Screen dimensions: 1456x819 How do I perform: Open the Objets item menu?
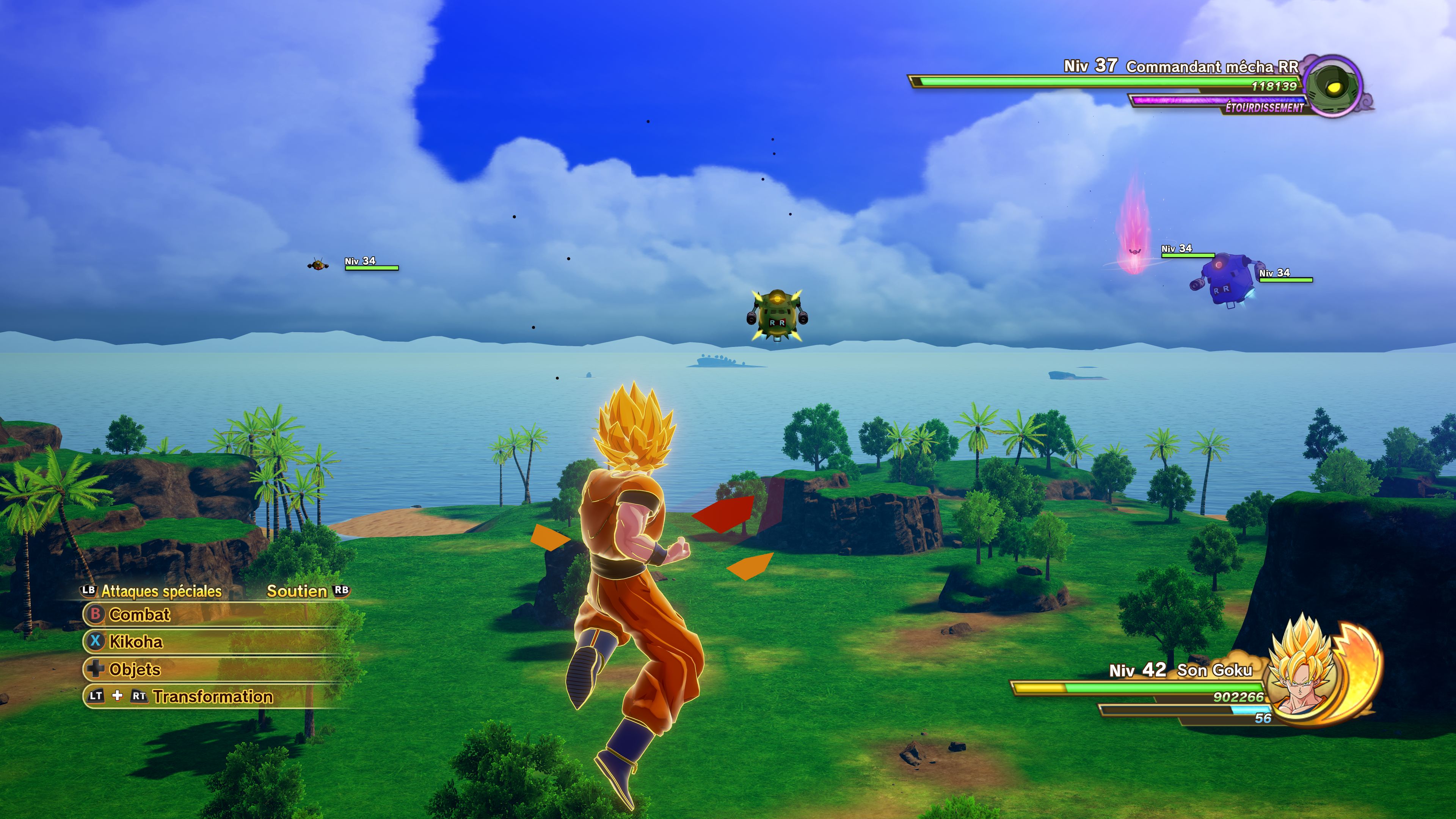(x=135, y=669)
